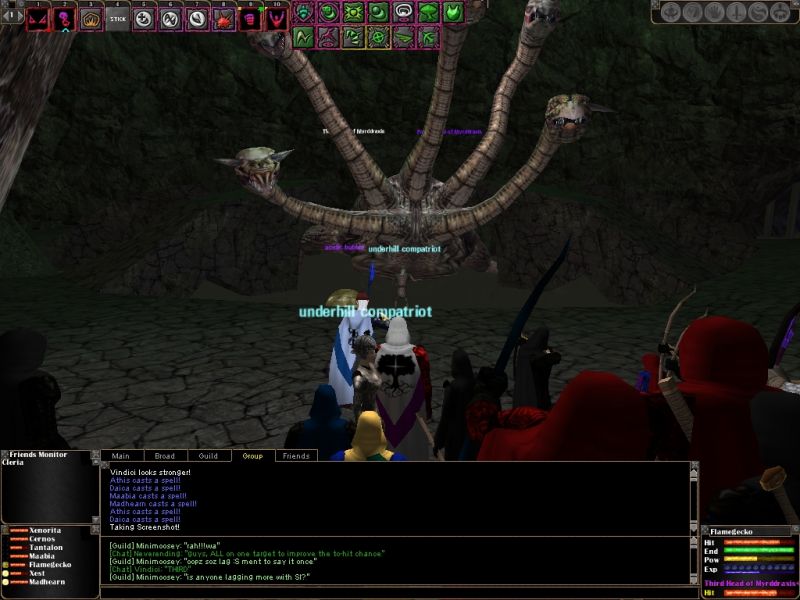Select the Guild chat tab
The image size is (800, 600).
(208, 456)
